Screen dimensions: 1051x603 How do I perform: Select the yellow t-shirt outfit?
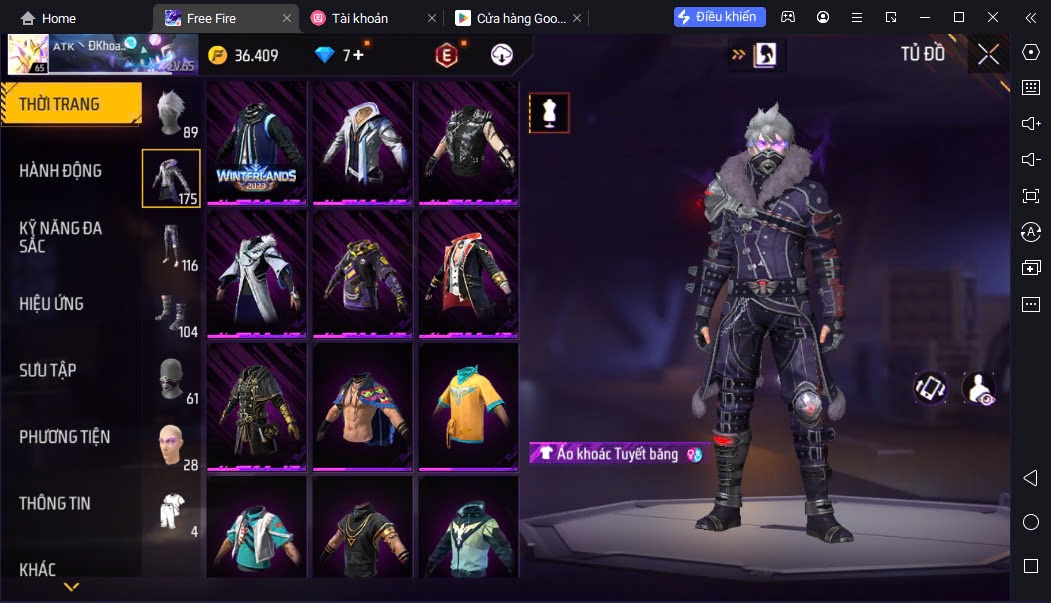click(468, 405)
